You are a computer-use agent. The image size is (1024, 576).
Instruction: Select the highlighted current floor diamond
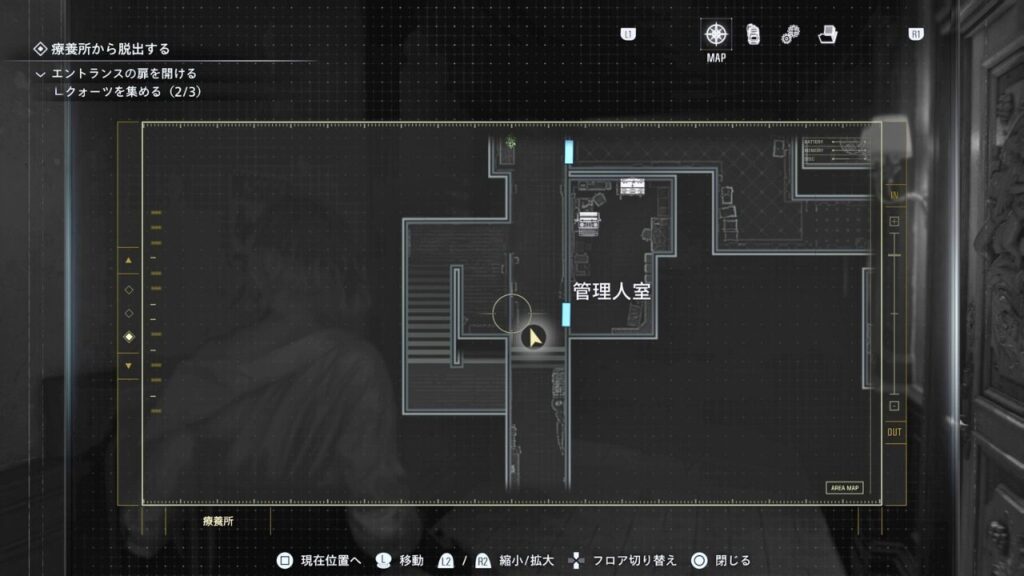(x=128, y=338)
